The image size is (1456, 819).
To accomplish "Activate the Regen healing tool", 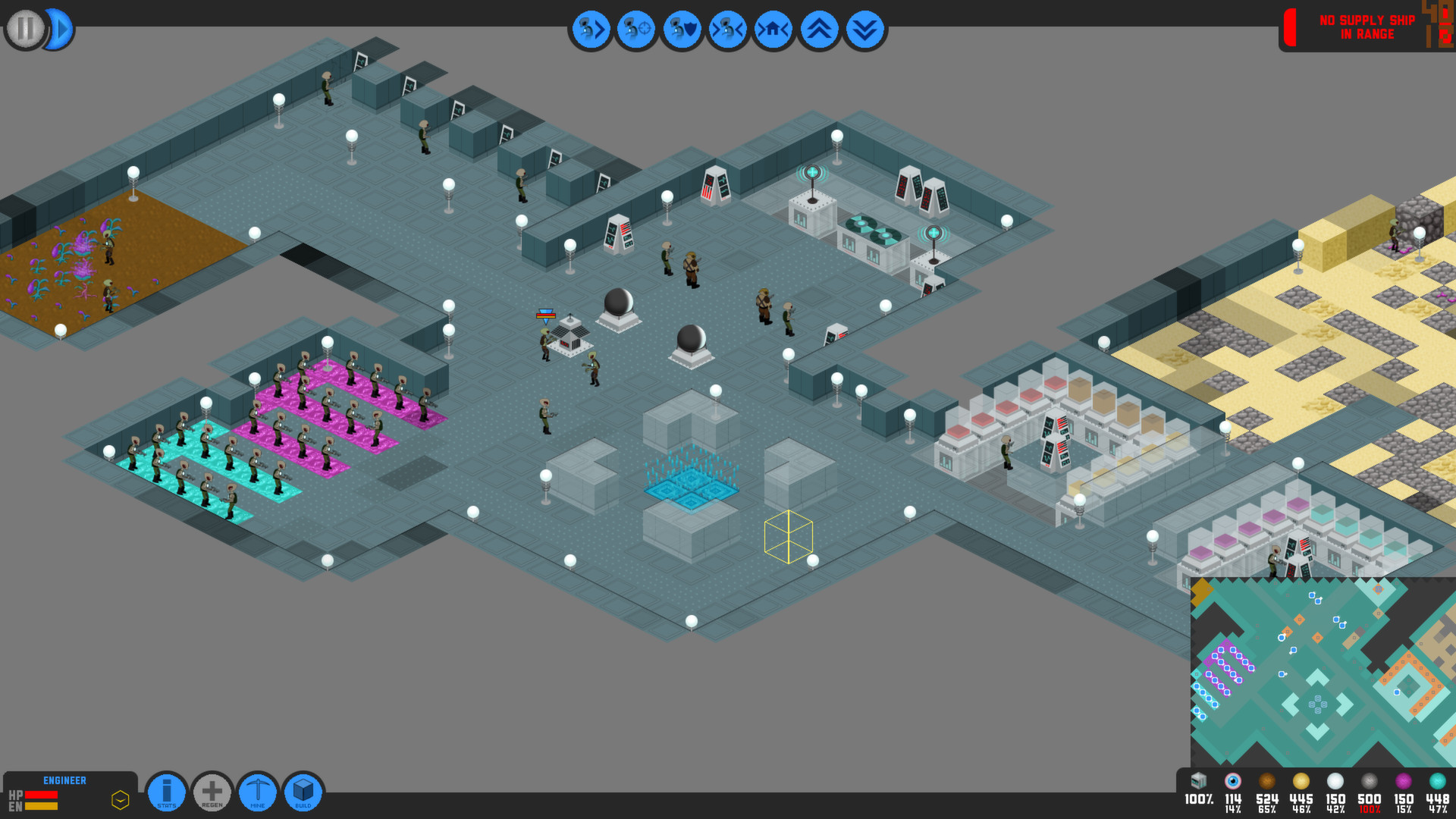I will 212,792.
